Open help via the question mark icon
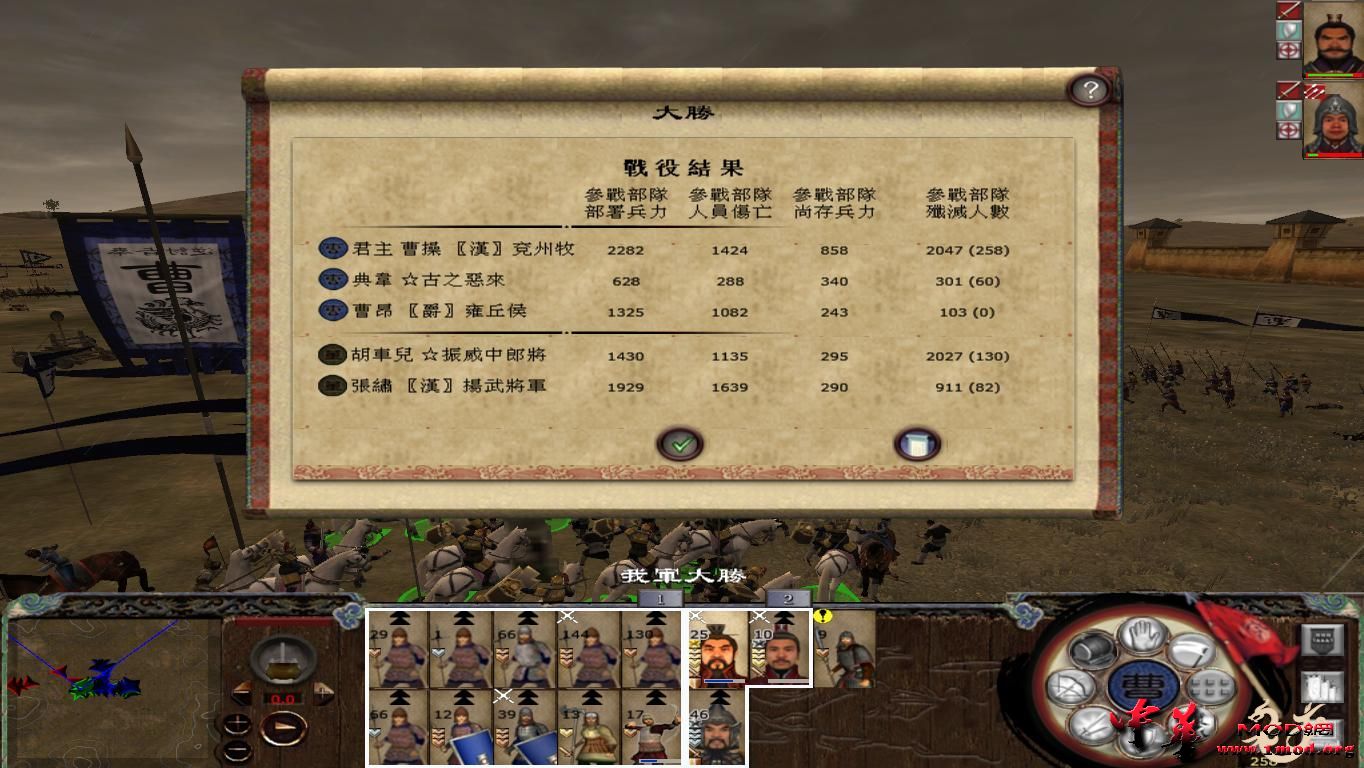 point(1090,89)
